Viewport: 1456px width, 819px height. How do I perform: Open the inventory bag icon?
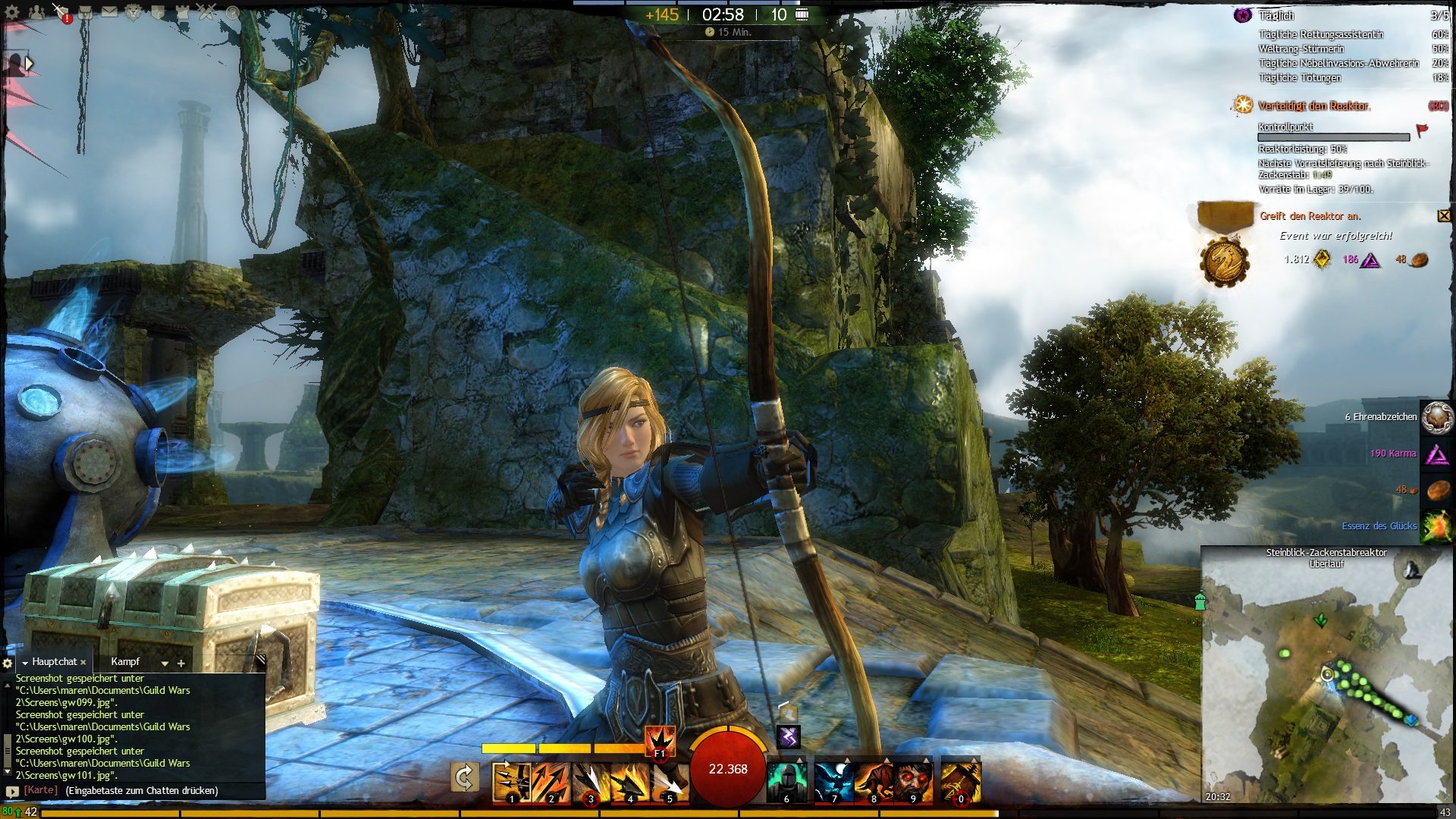coord(85,12)
